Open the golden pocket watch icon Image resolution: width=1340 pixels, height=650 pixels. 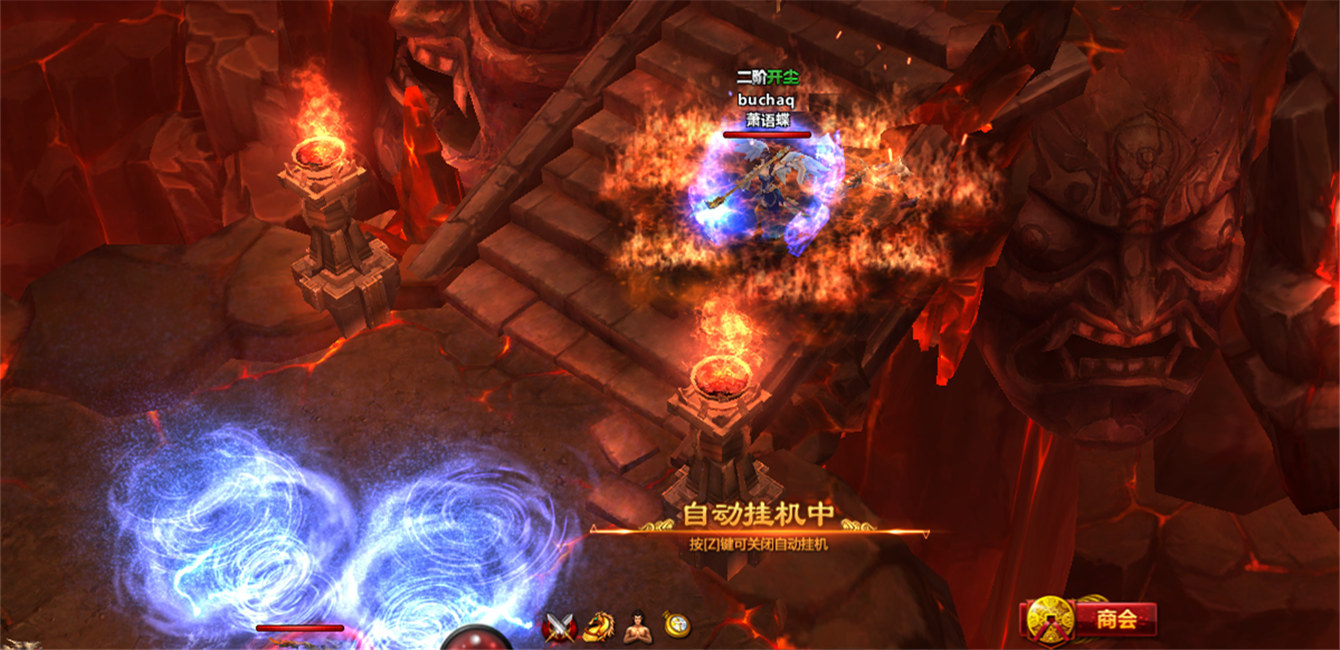[677, 625]
